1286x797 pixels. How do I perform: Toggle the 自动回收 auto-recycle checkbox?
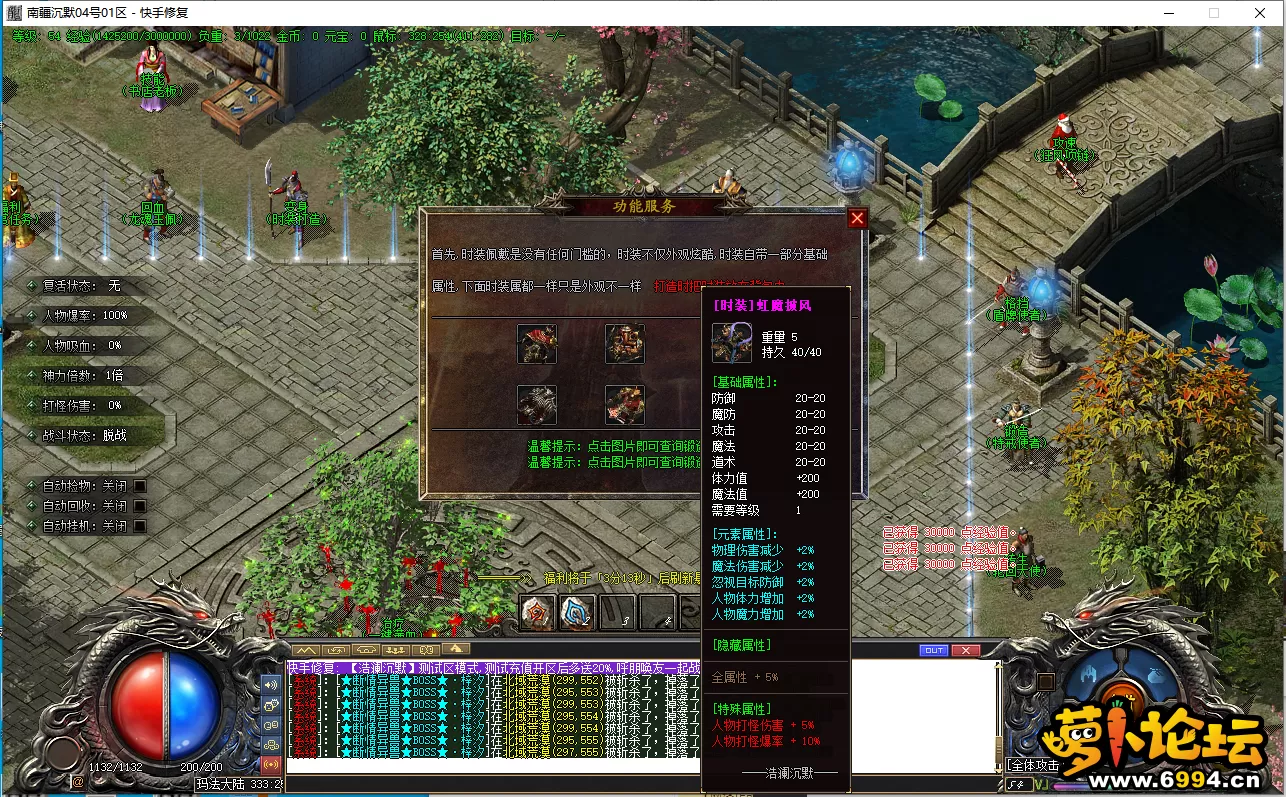[140, 506]
